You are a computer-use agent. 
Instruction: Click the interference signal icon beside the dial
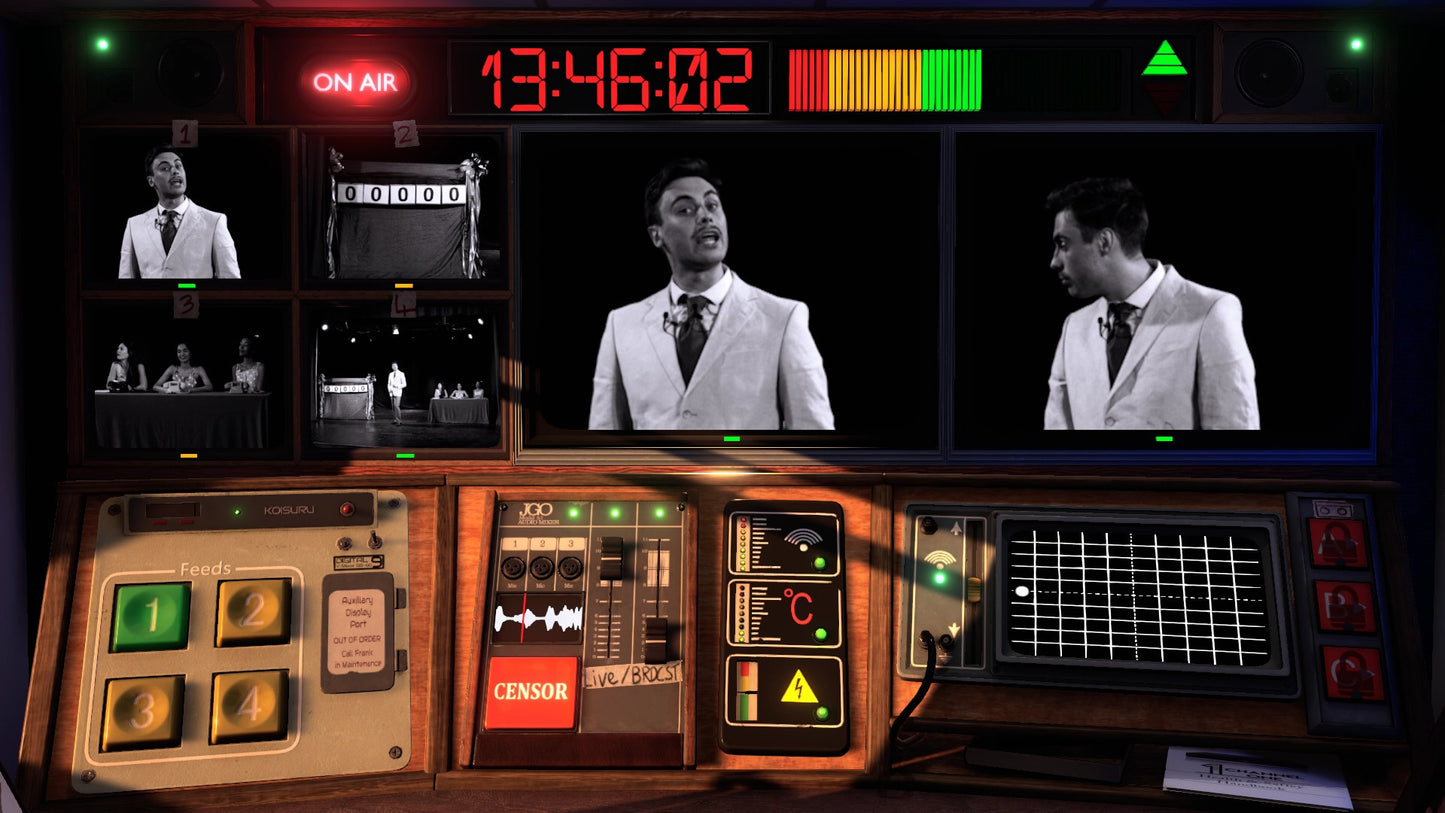coord(940,560)
